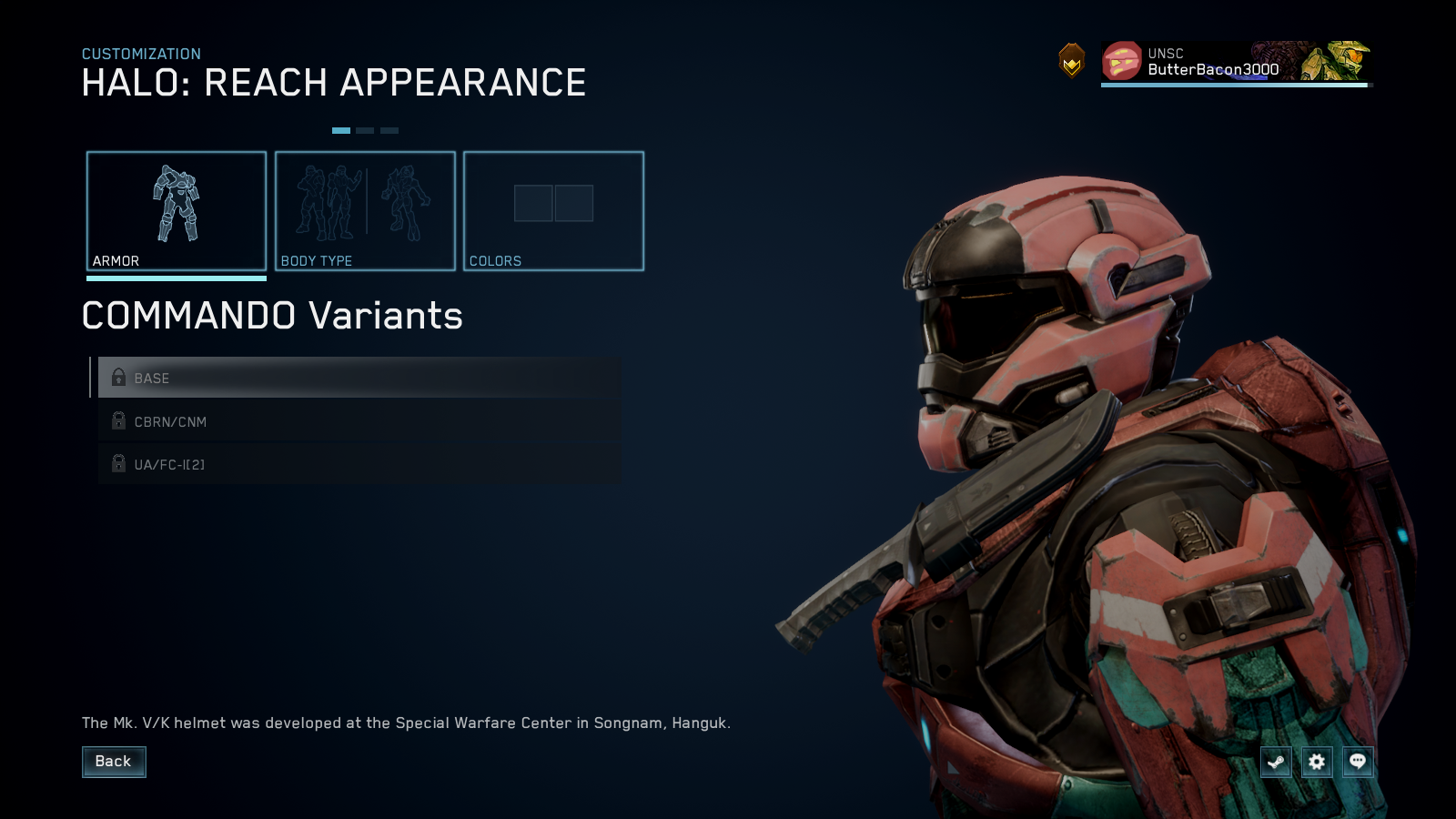Click the red helmet avatar on the nameplate
The height and width of the screenshot is (819, 1456).
pyautogui.click(x=1121, y=62)
